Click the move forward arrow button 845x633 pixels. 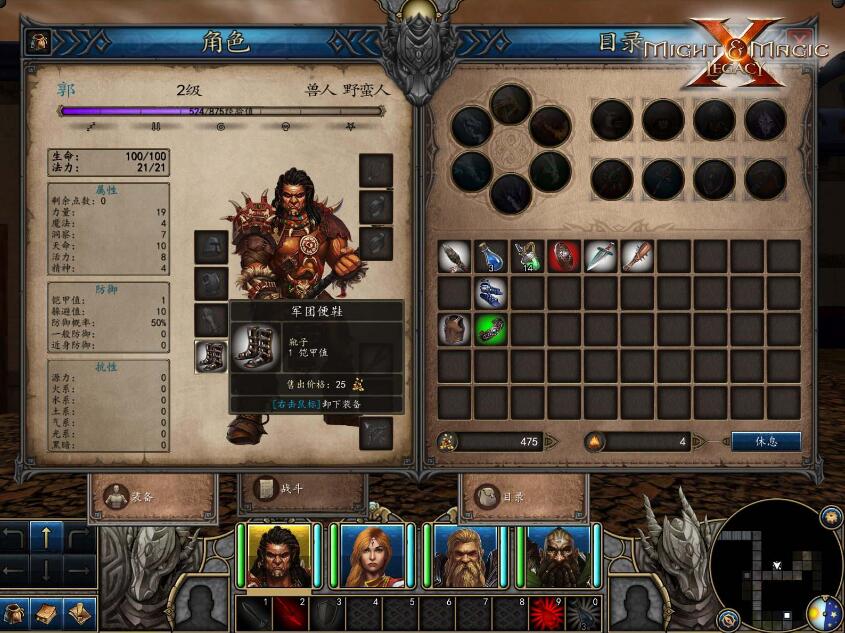[47, 537]
